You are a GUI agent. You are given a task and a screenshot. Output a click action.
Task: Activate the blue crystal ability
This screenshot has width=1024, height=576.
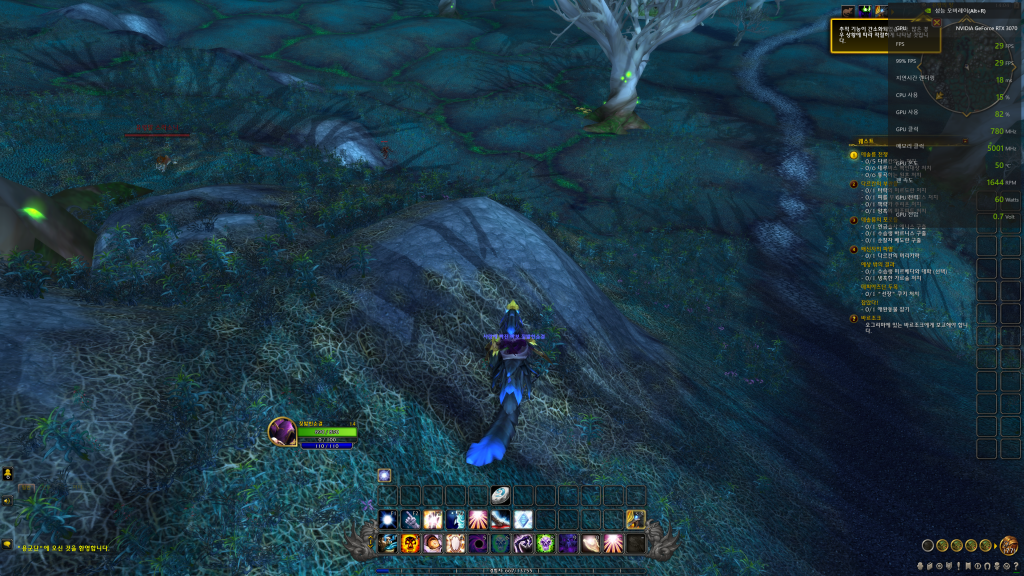[x=523, y=519]
